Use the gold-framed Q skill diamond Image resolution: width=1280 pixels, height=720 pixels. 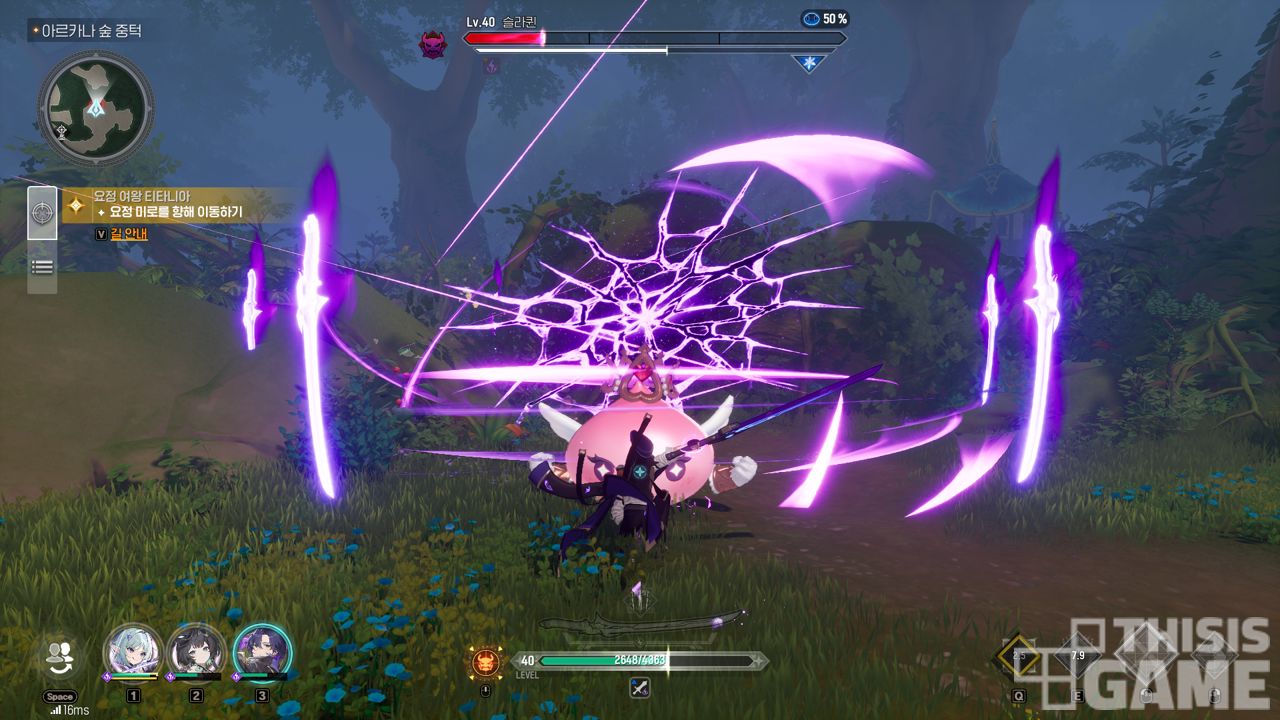[x=1019, y=656]
